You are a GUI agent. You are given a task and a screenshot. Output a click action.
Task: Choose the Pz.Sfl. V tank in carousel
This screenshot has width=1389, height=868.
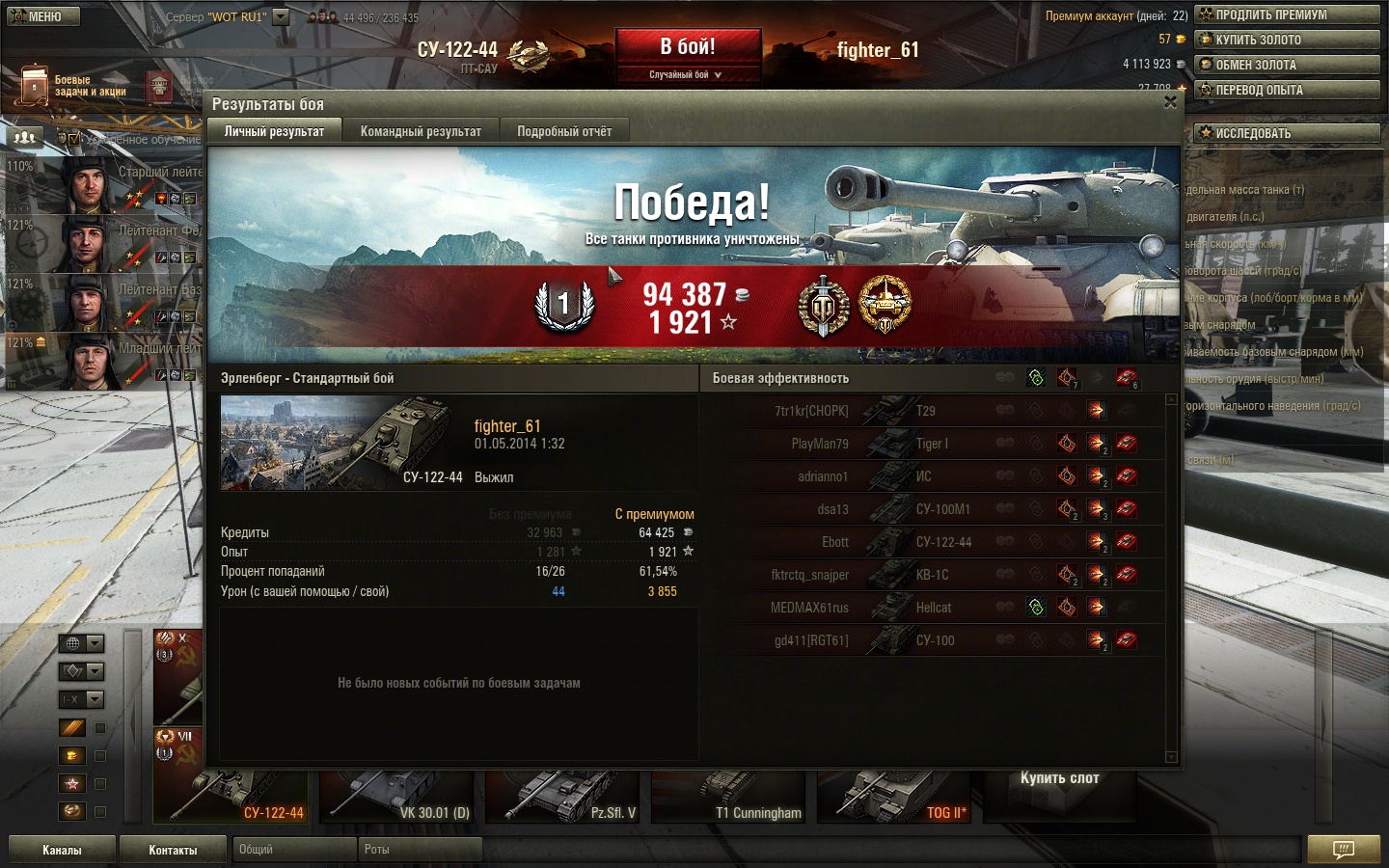[562, 797]
